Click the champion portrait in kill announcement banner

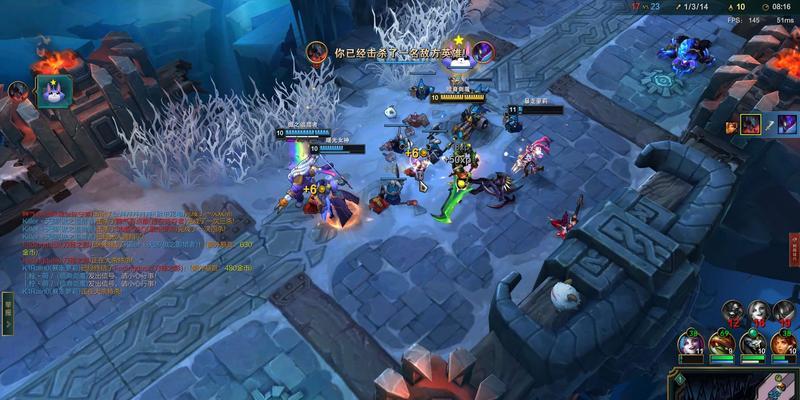[316, 50]
